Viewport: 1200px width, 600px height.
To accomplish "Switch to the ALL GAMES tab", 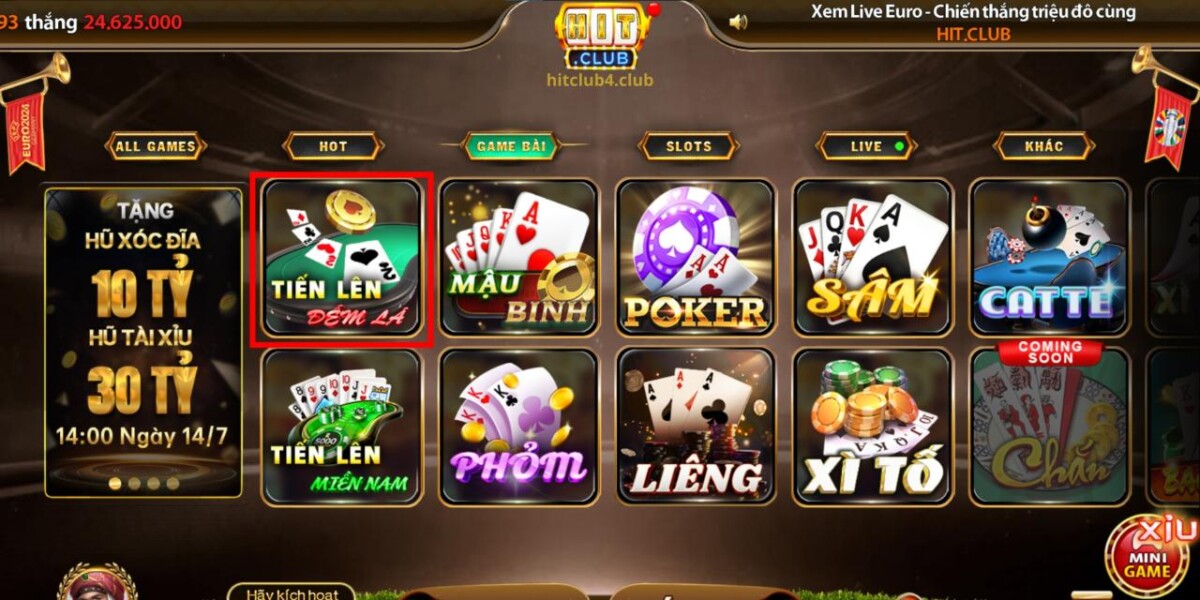I will [155, 146].
